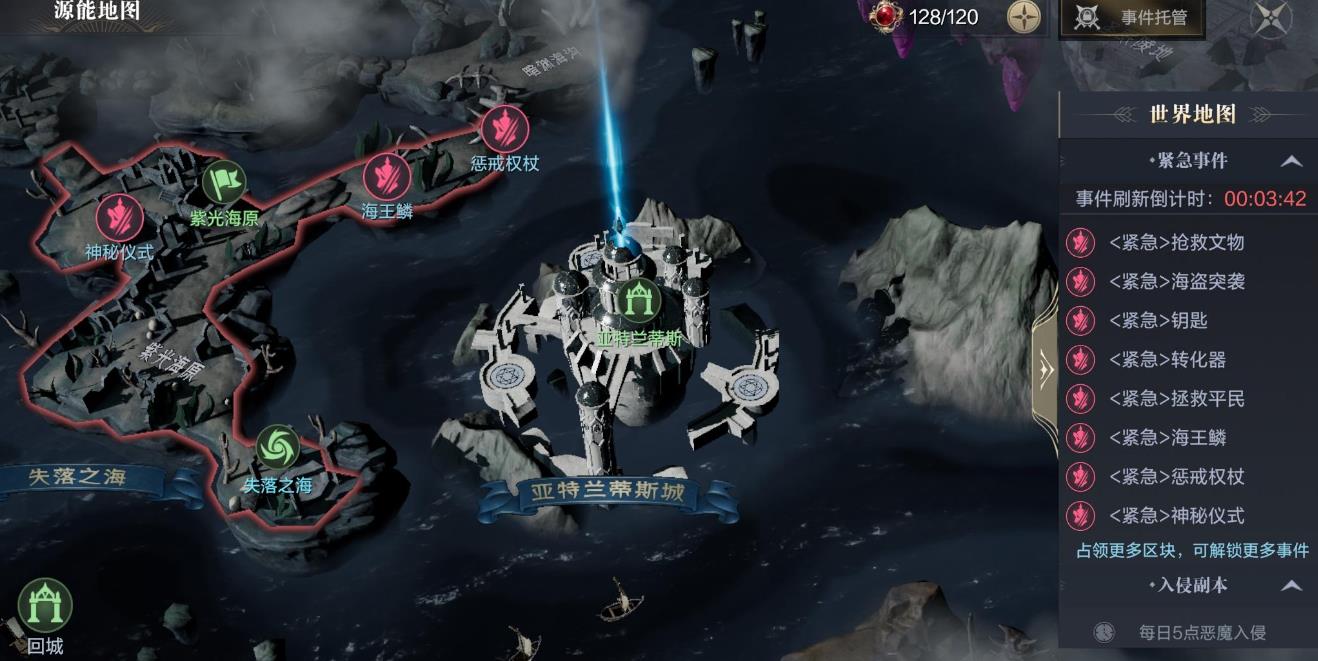Click the 紫光海原 green flag marker
The image size is (1318, 661).
point(224,183)
